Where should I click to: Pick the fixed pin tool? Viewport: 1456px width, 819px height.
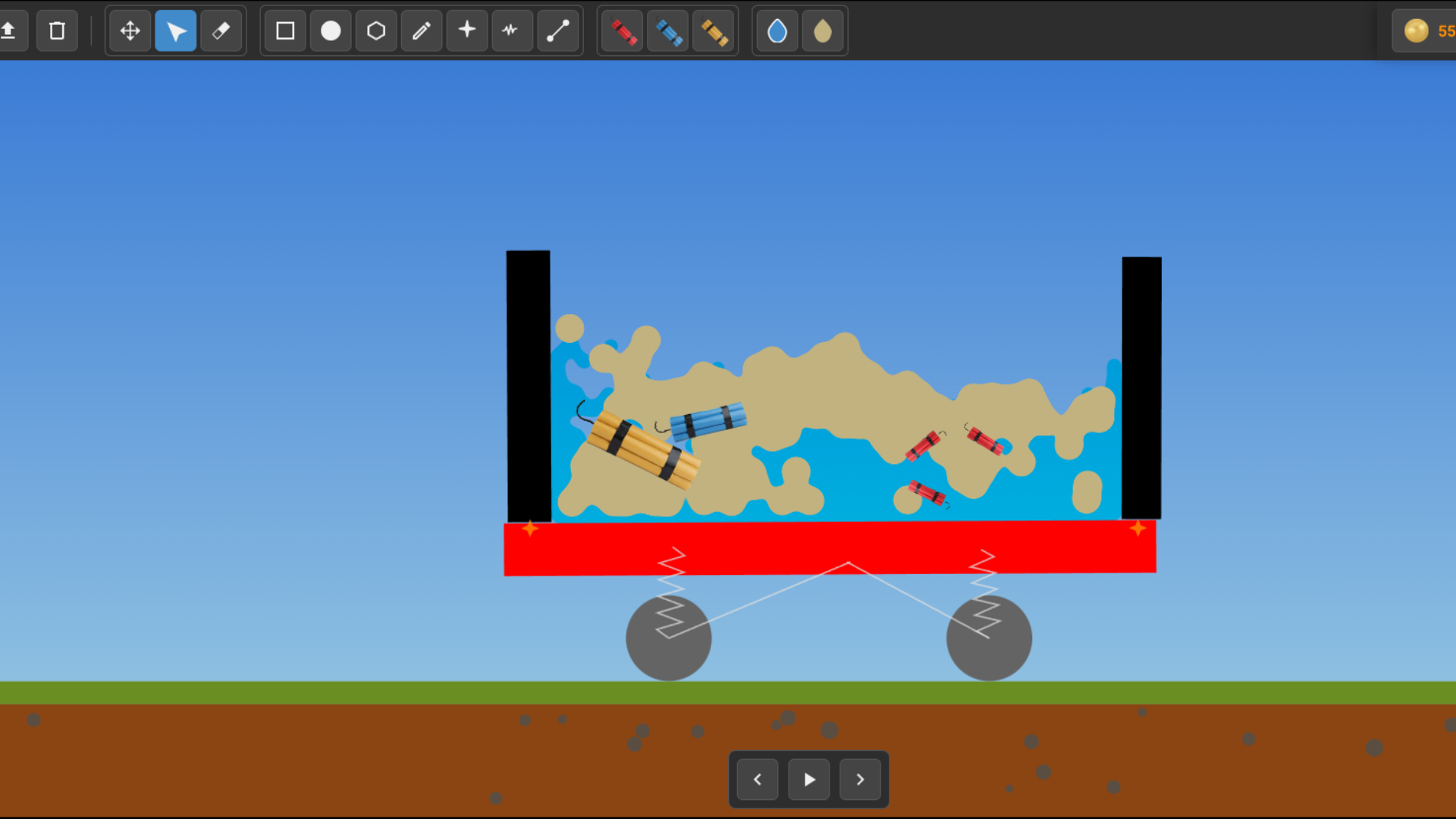[x=467, y=31]
